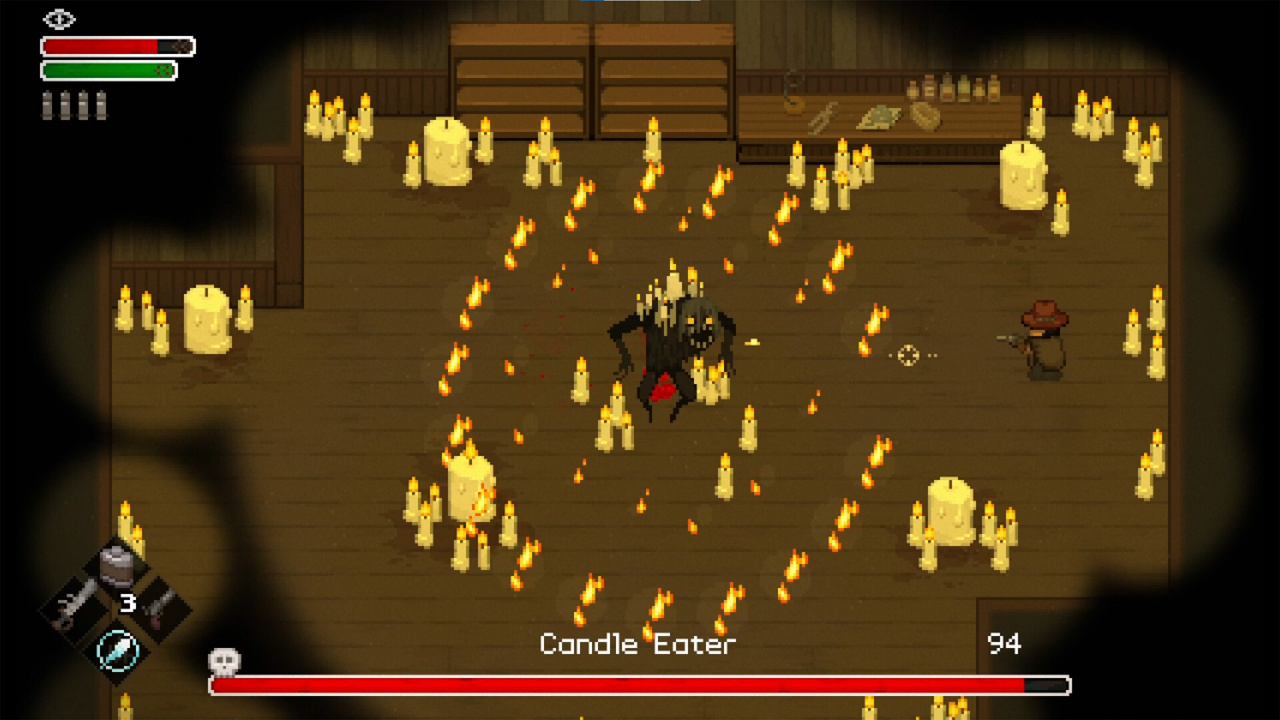Screen dimensions: 1280x720
Task: Click the eye icon above health bar
Action: click(60, 19)
